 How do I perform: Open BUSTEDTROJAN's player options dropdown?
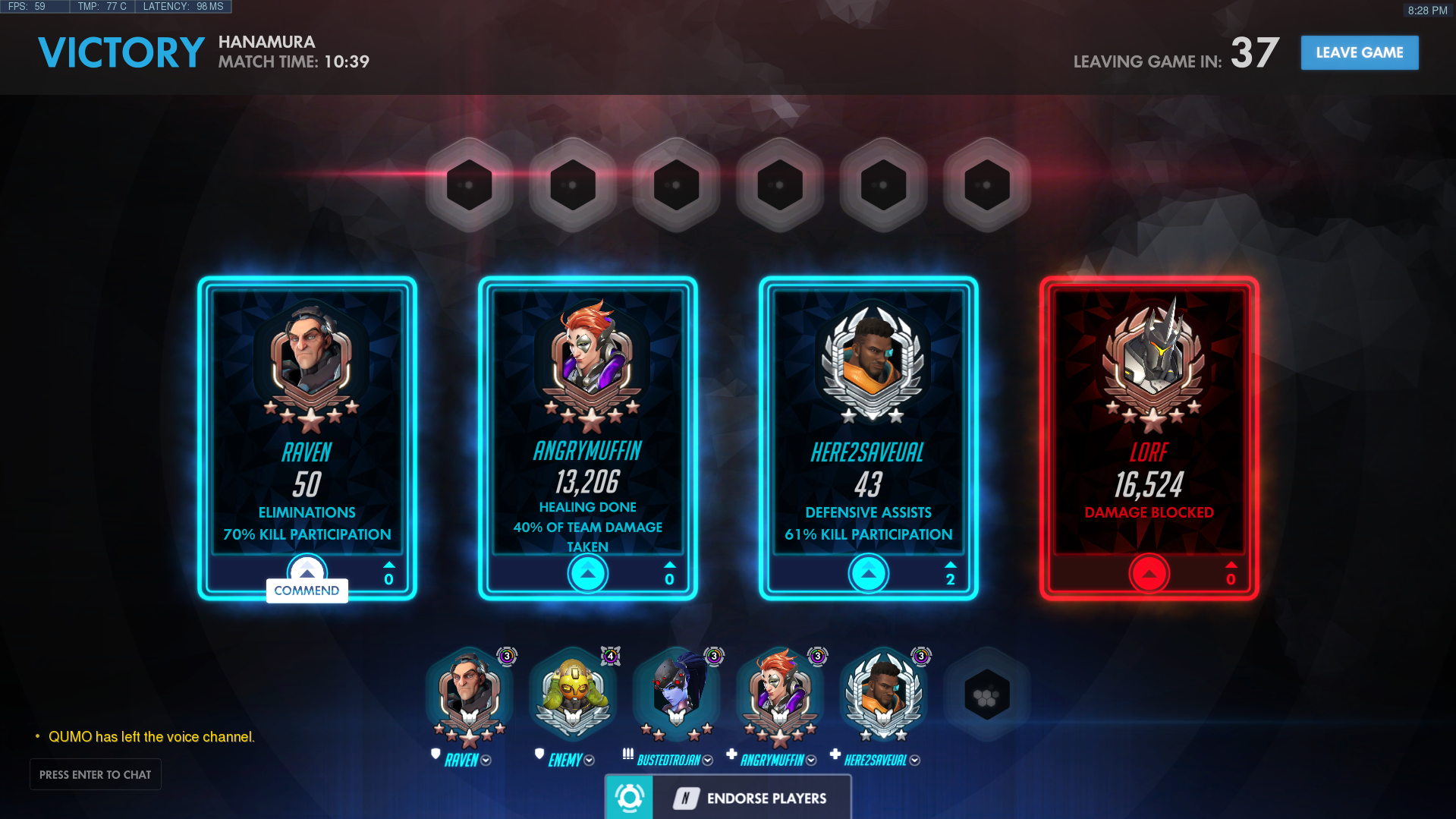point(708,761)
